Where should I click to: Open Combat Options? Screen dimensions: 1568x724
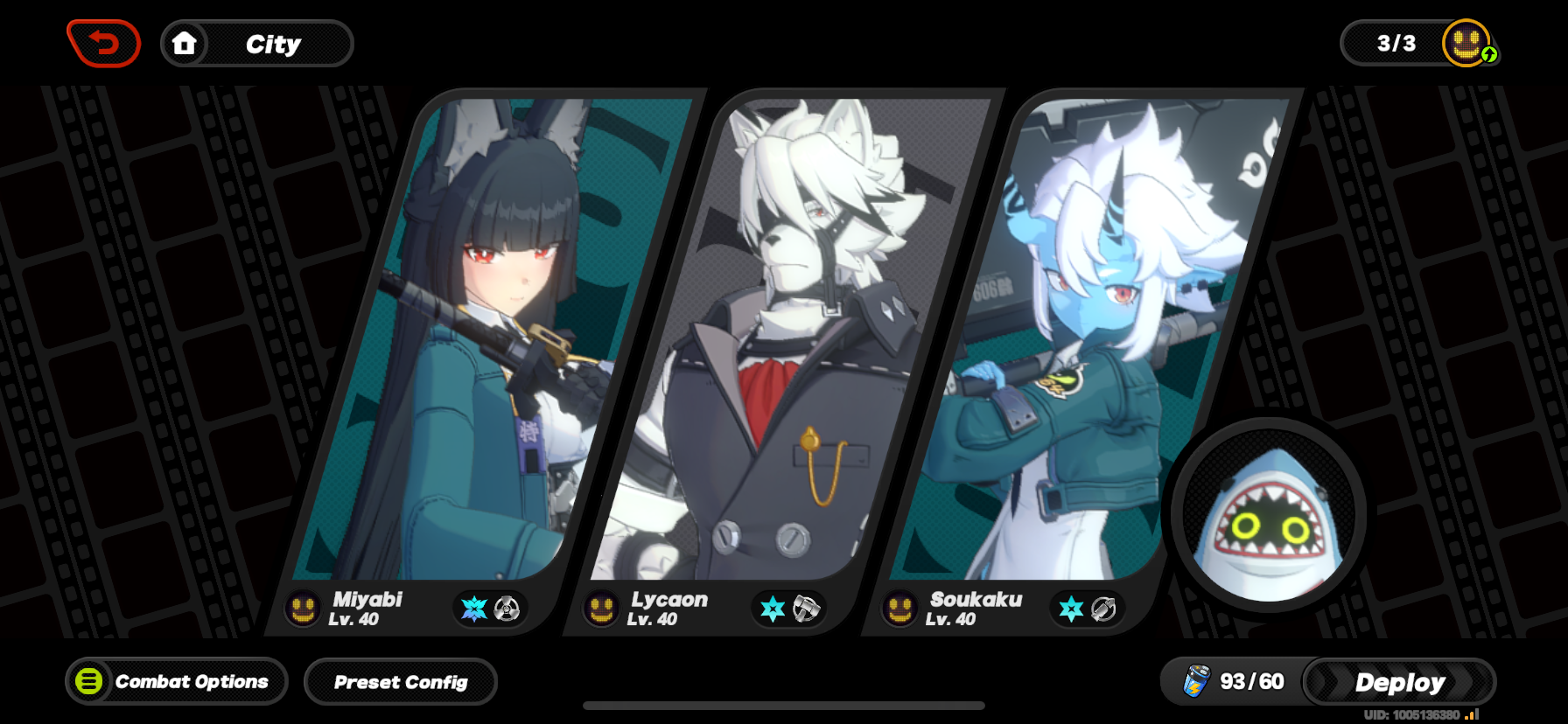click(176, 681)
